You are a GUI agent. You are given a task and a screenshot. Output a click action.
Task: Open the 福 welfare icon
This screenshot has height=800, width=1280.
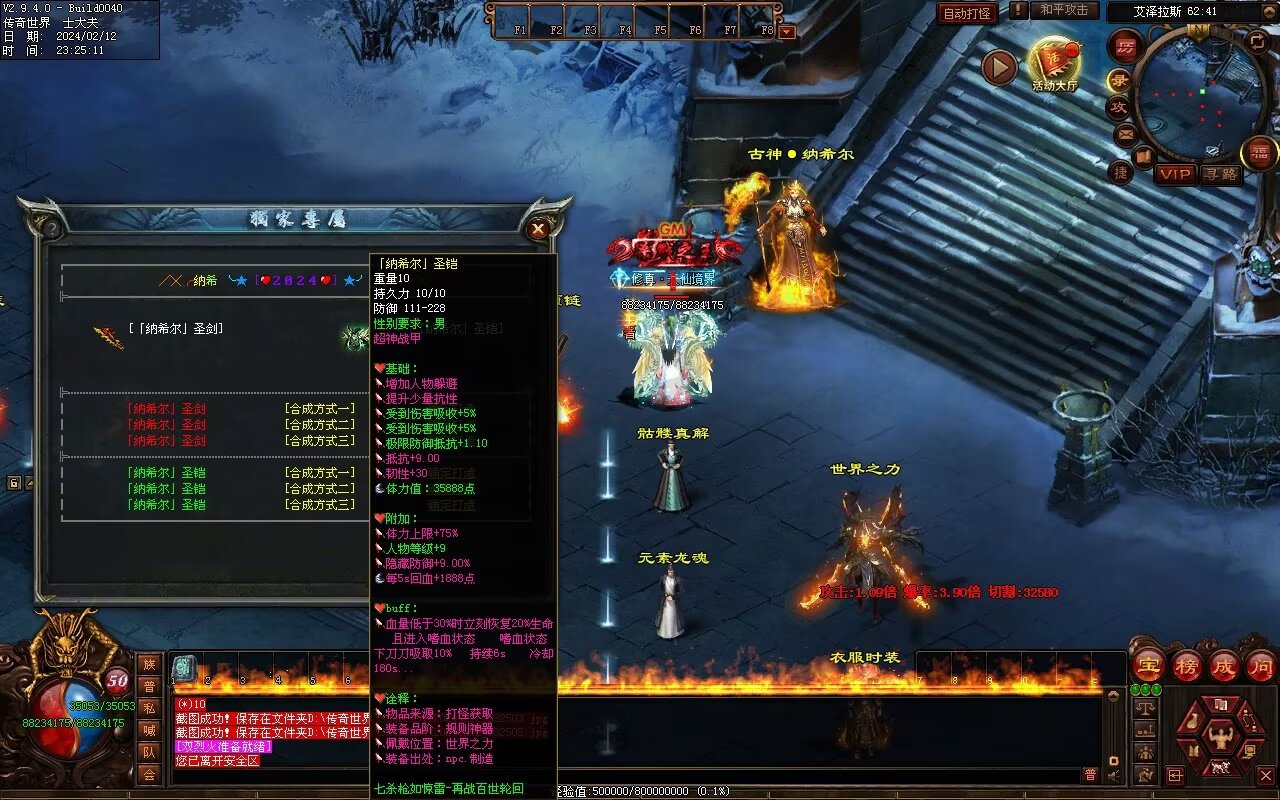(1259, 153)
